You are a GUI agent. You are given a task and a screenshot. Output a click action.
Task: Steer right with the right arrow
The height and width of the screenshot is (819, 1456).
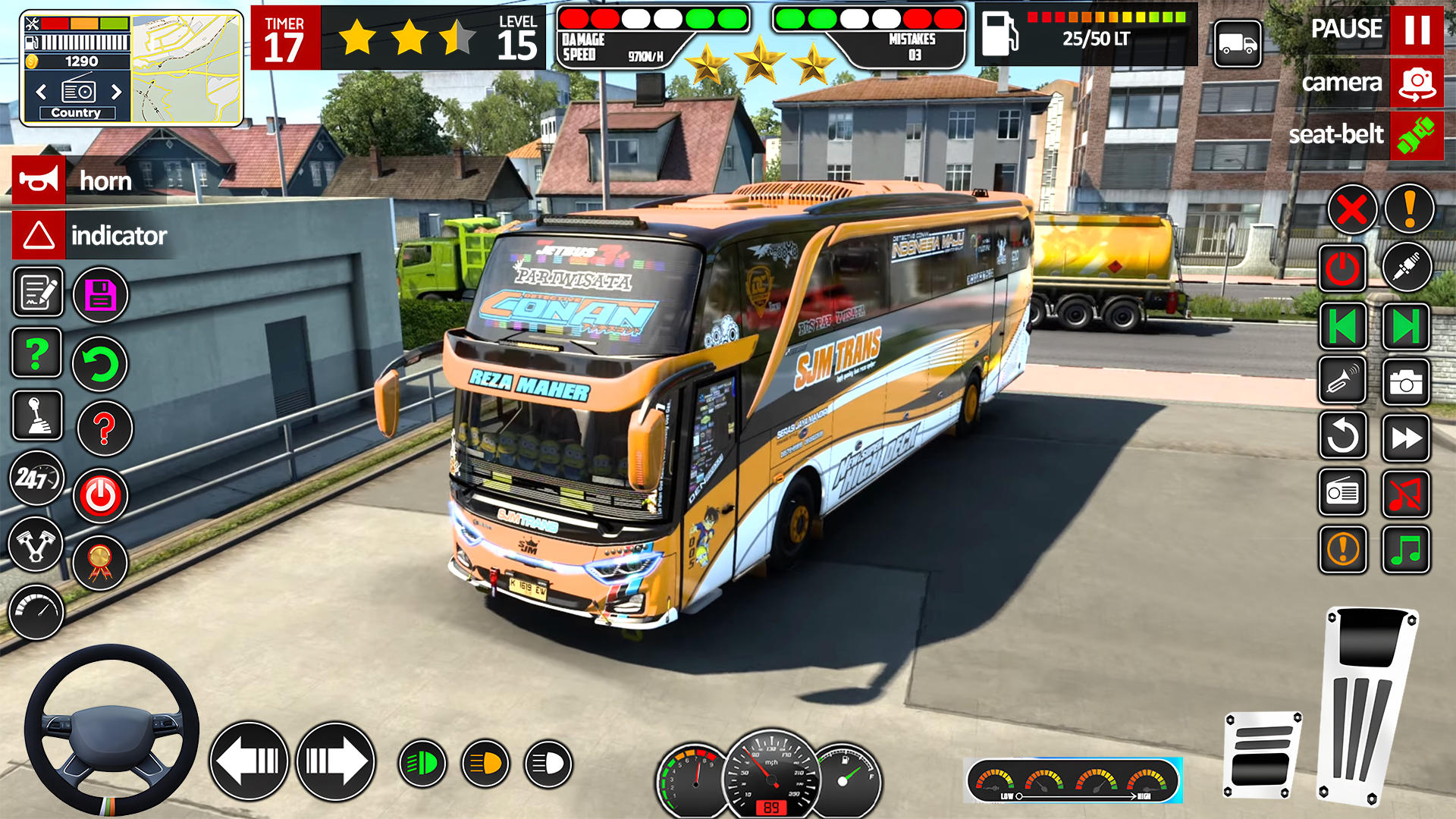(336, 761)
